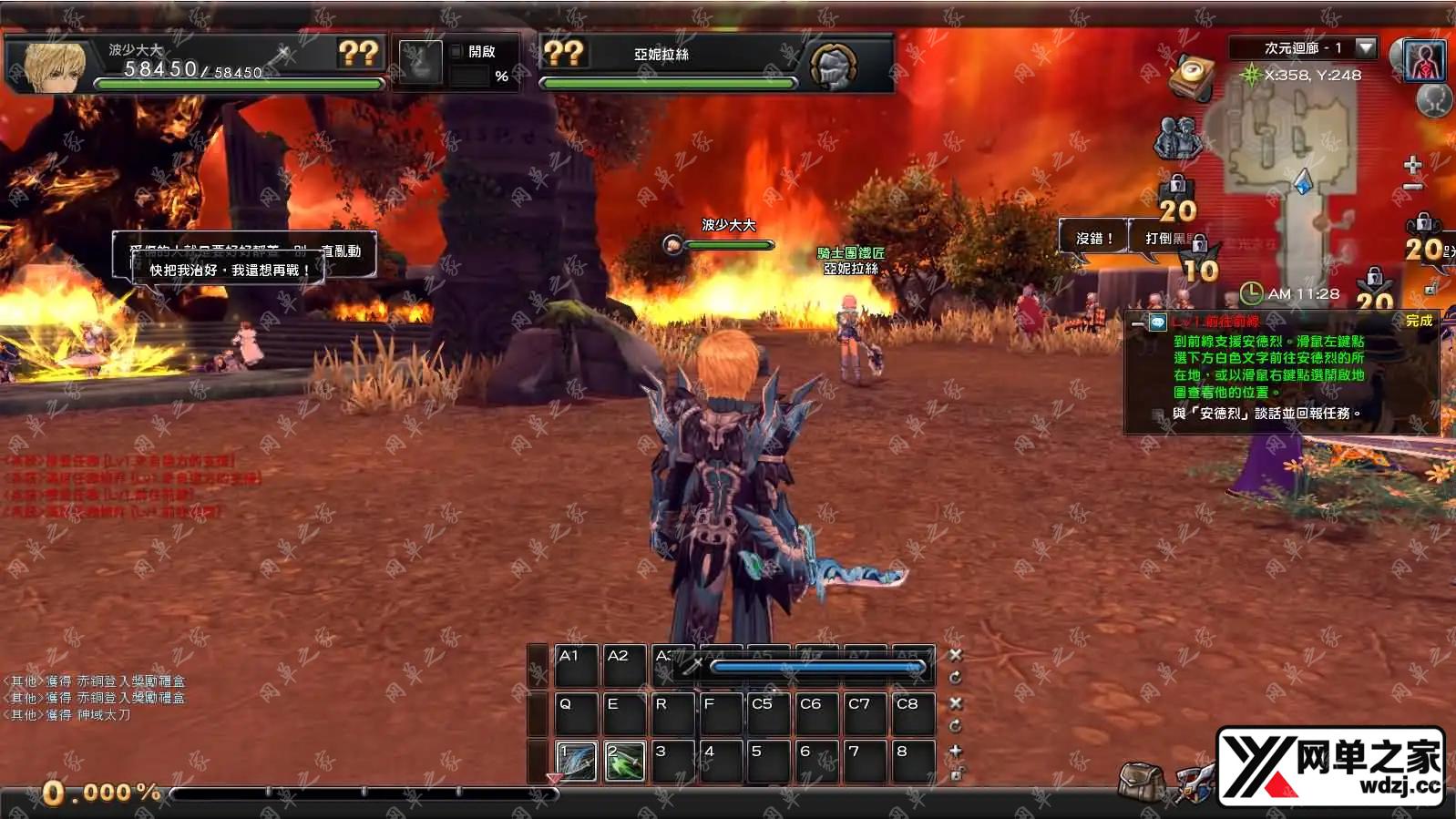
Task: Toggle the 開啟 checkbox
Action: pos(457,52)
